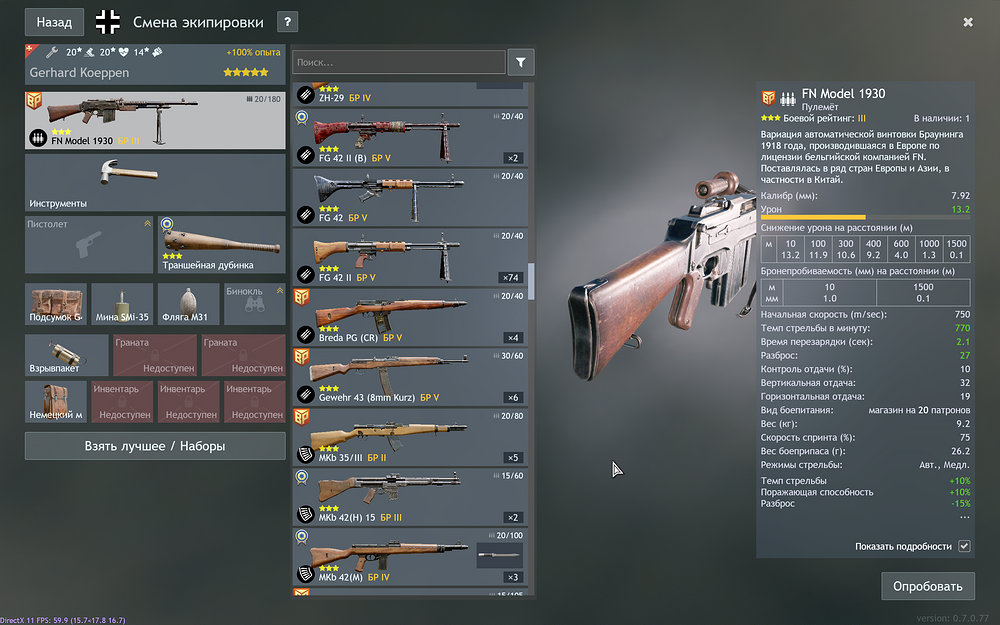Viewport: 1000px width, 625px height.
Task: Click the weapon search field
Action: click(398, 62)
